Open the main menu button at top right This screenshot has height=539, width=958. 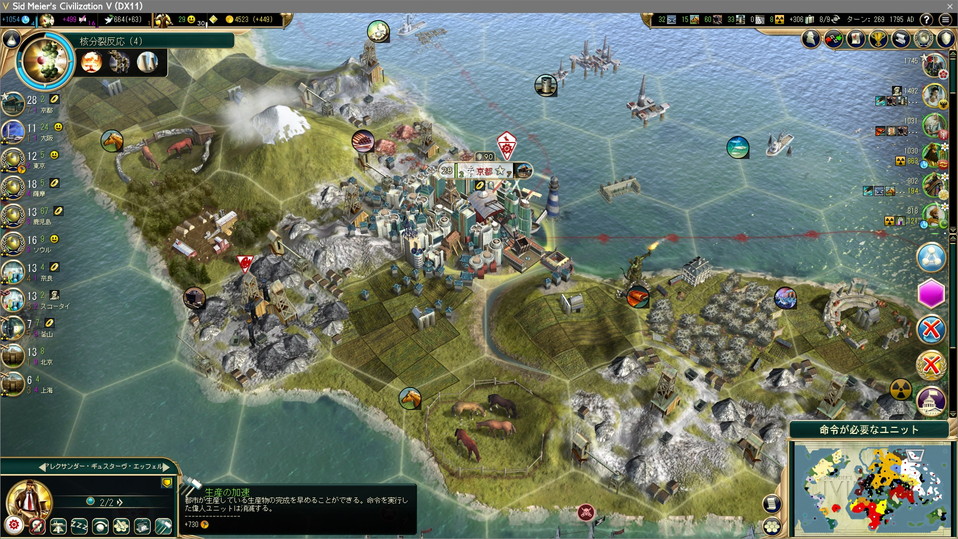click(x=945, y=19)
